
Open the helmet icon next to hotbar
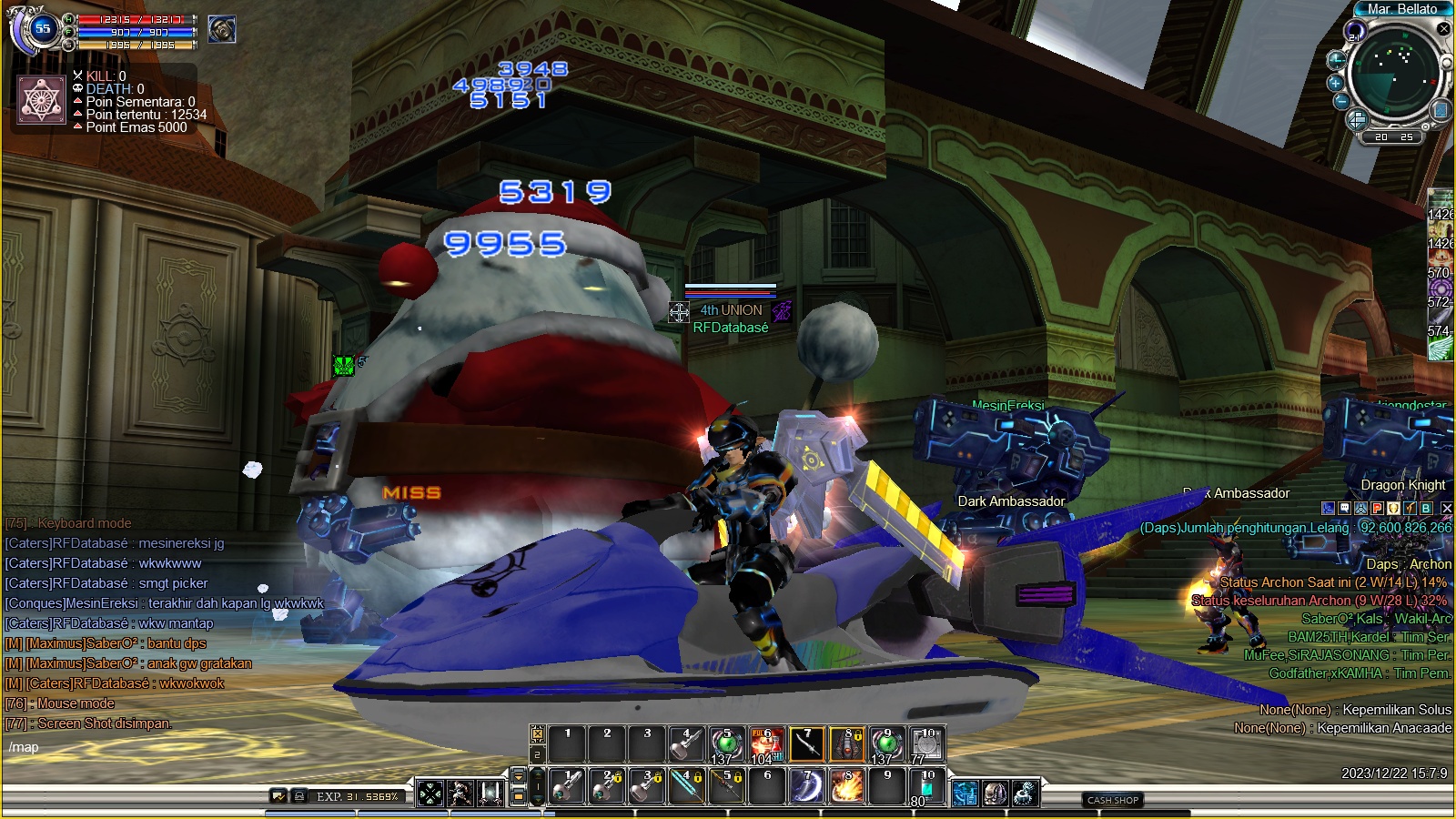[994, 794]
